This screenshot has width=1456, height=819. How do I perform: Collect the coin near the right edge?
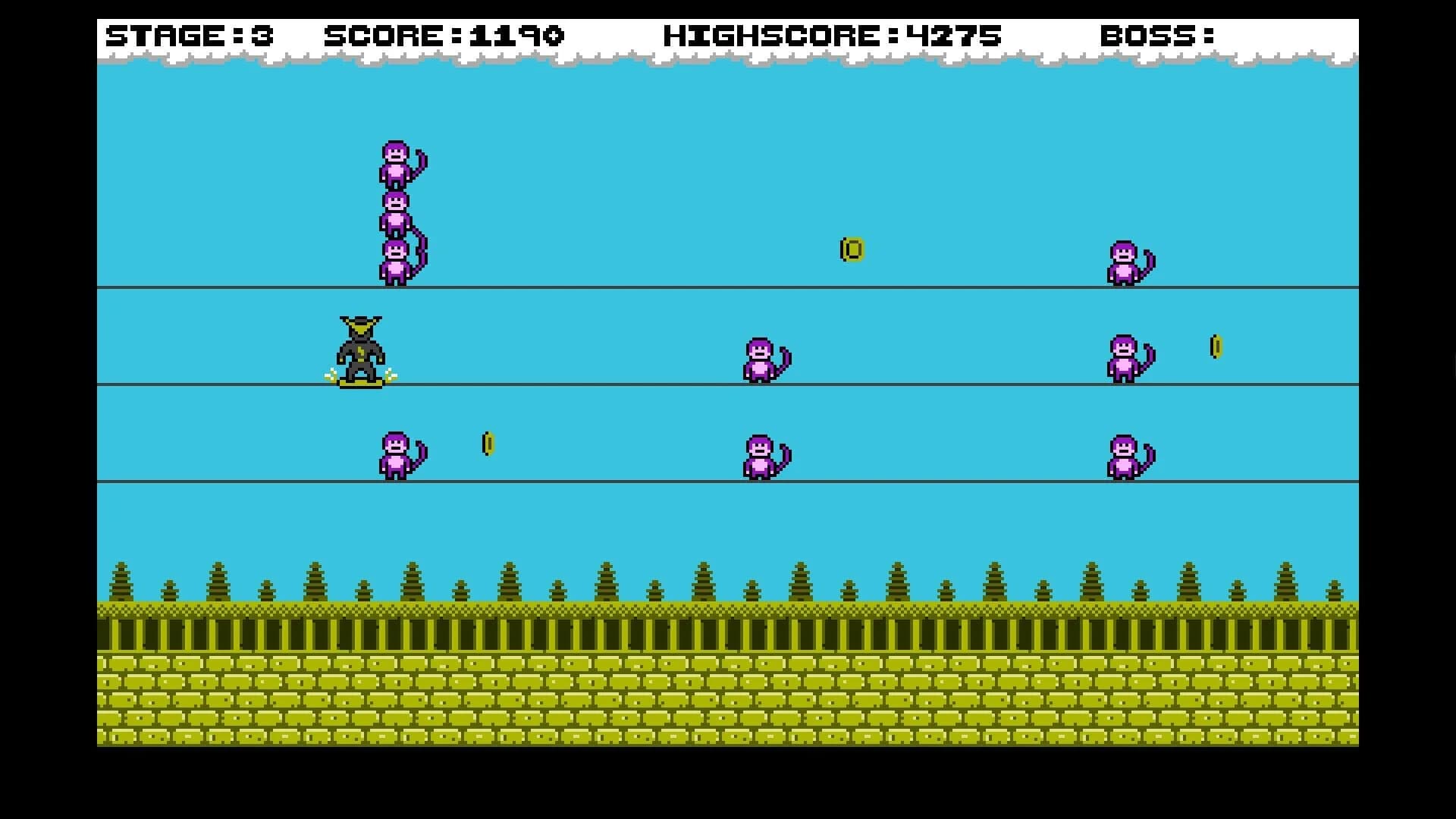click(1216, 345)
